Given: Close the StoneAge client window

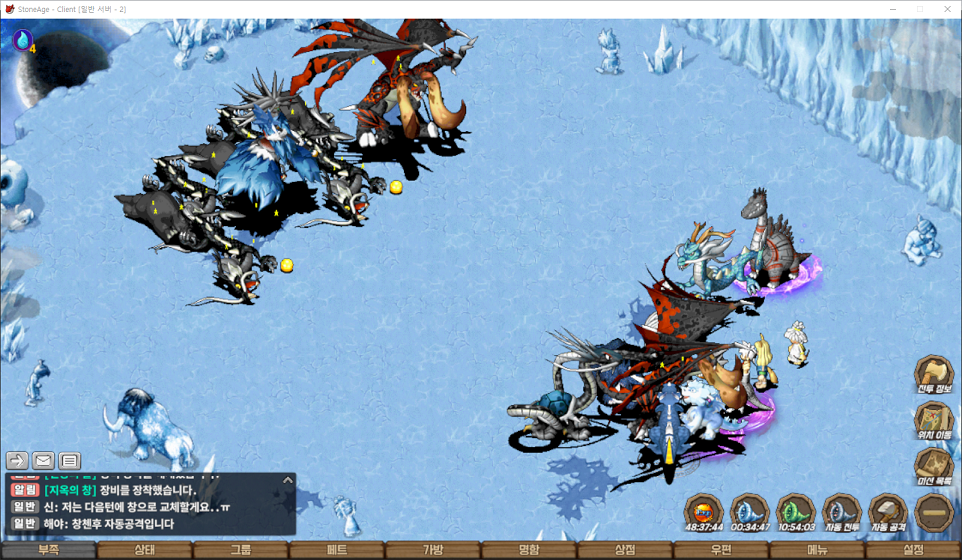Looking at the screenshot, I should pyautogui.click(x=946, y=9).
